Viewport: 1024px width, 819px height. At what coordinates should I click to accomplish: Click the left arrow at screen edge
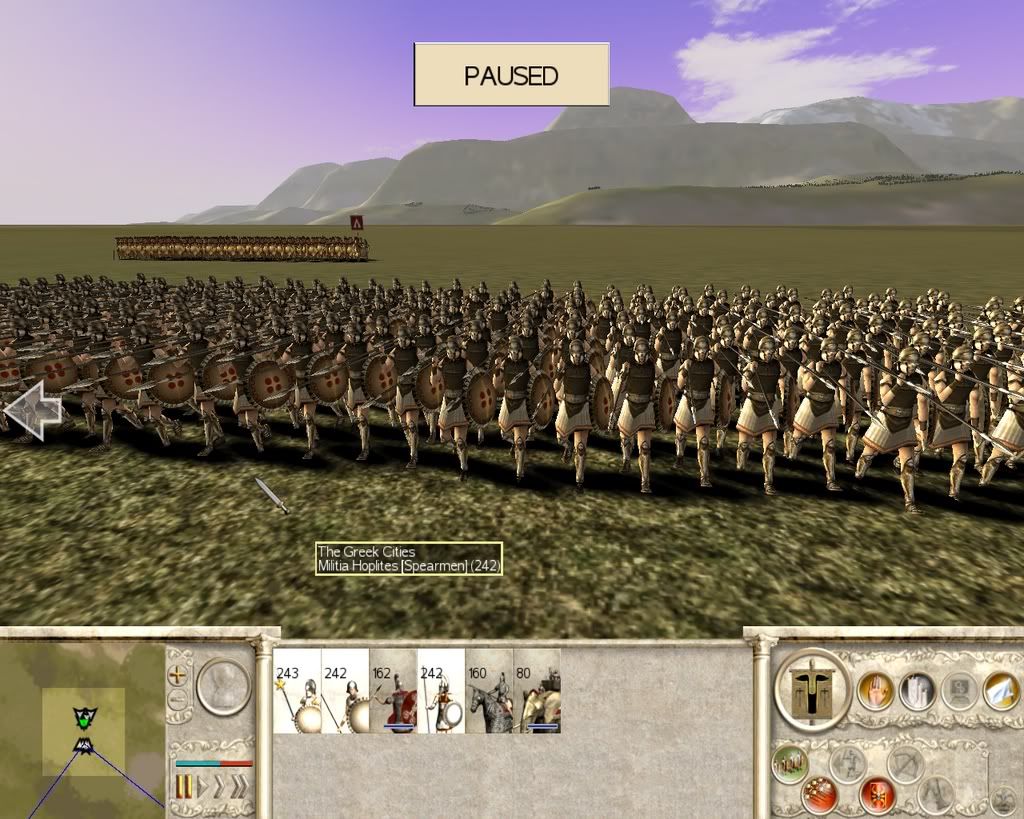coord(32,410)
